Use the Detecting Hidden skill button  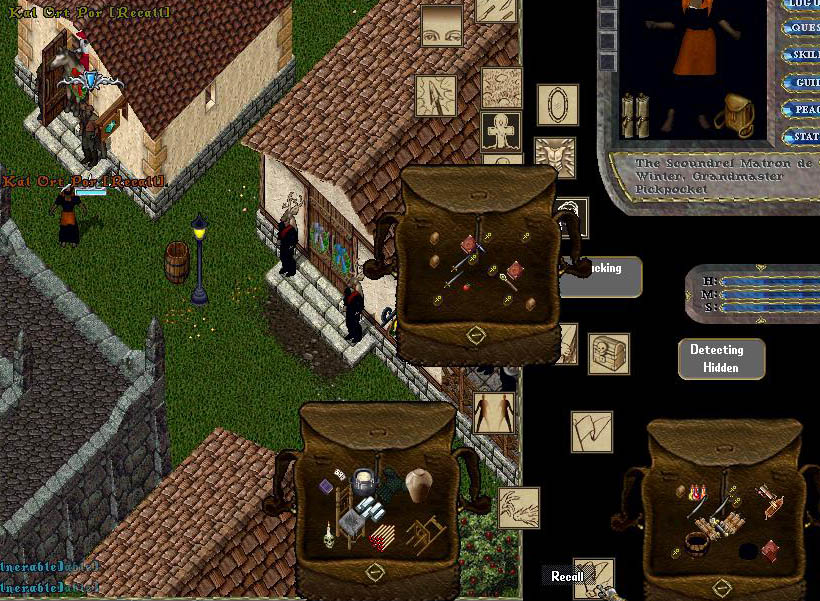pyautogui.click(x=720, y=359)
